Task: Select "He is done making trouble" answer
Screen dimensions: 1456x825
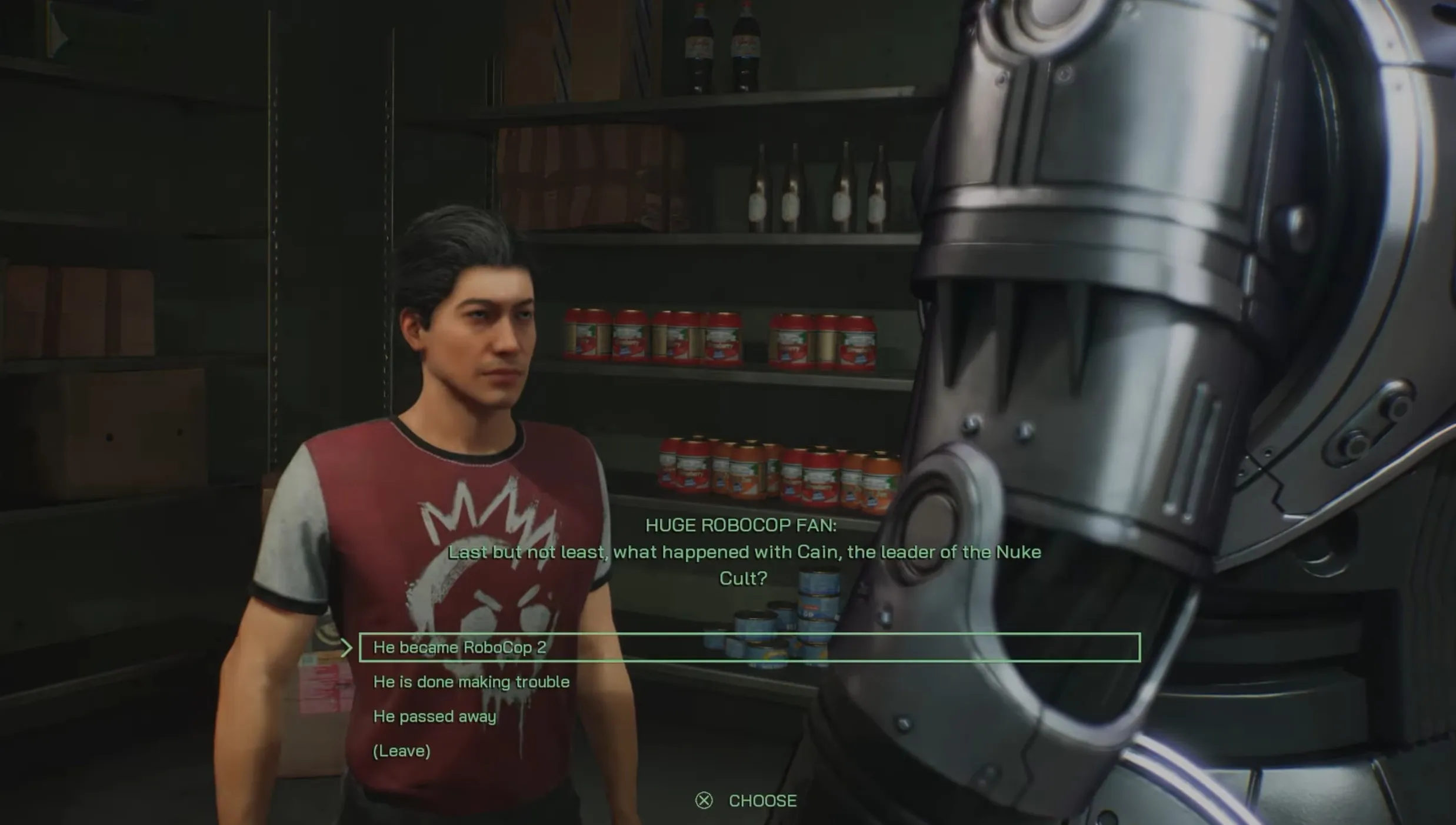Action: 471,682
